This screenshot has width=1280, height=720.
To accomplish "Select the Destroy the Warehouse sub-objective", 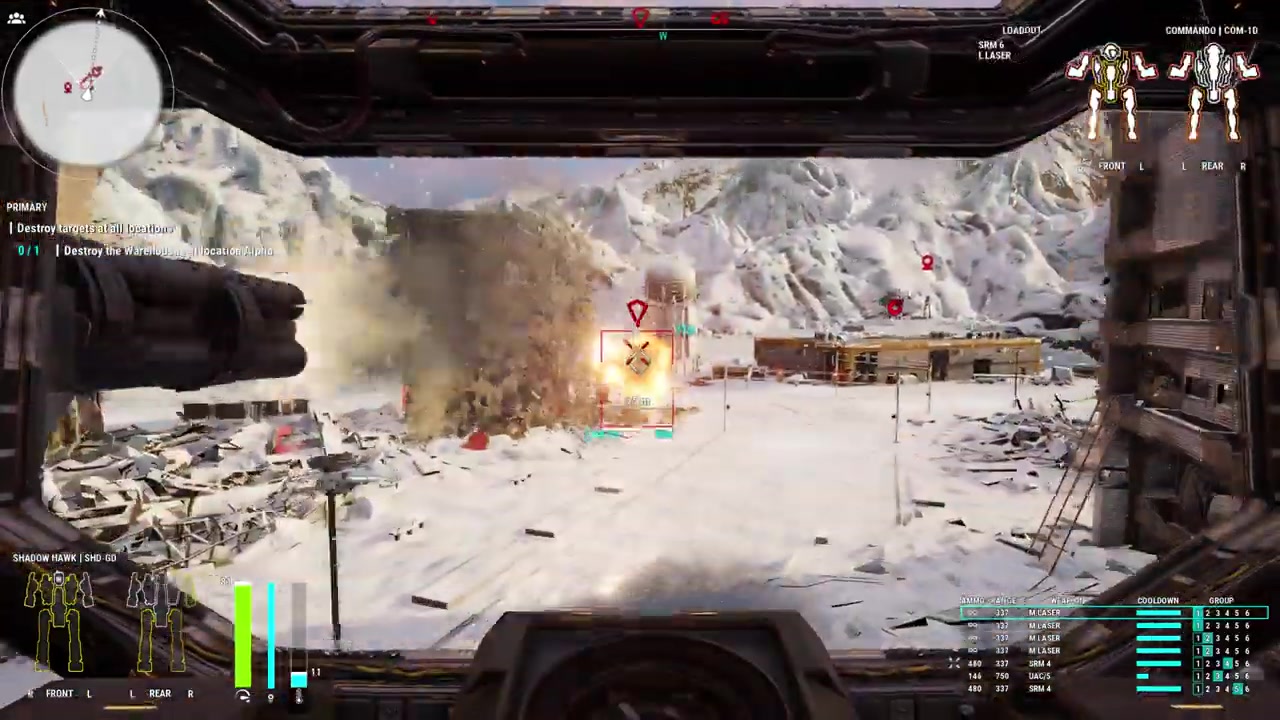I will click(167, 251).
